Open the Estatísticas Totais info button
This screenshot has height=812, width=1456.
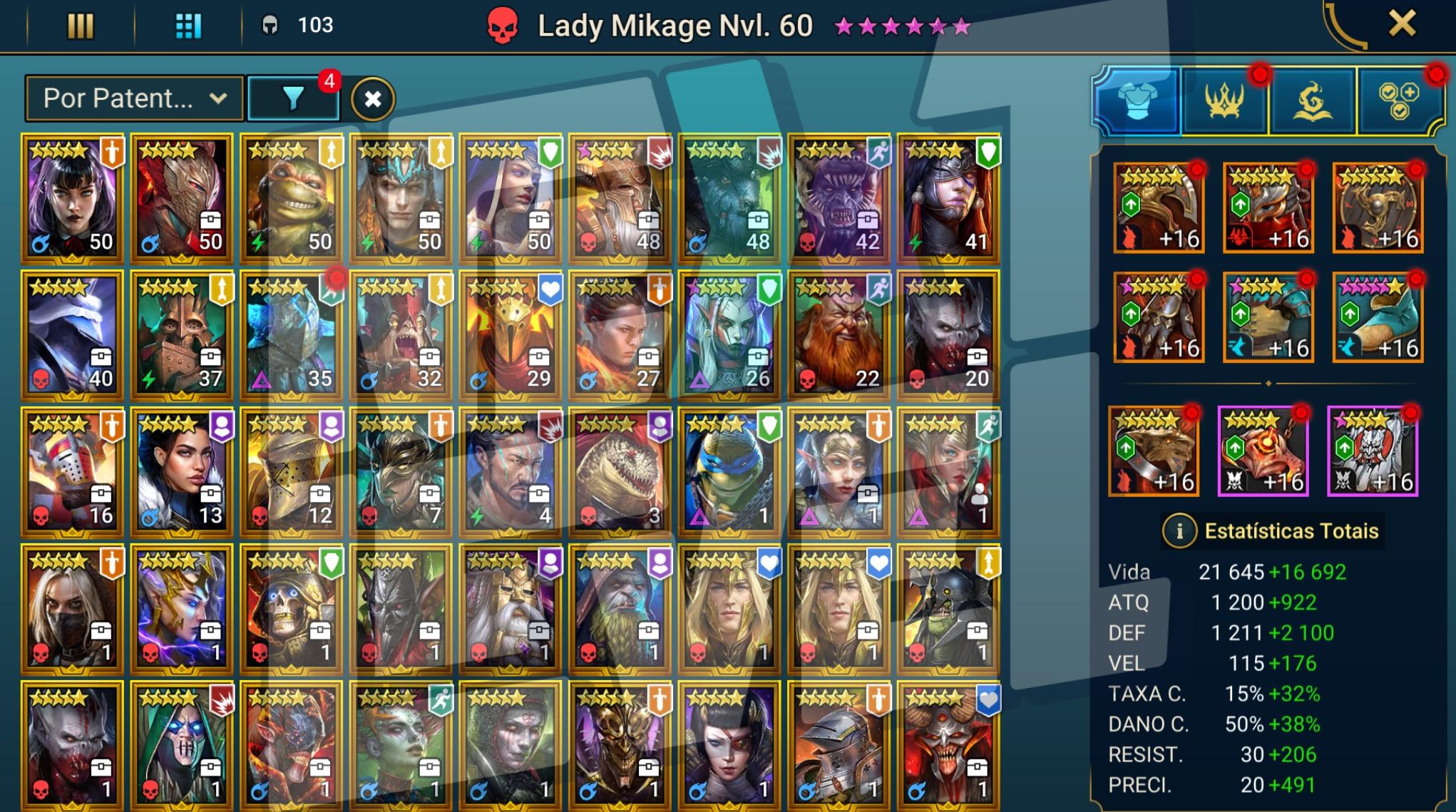(1179, 531)
